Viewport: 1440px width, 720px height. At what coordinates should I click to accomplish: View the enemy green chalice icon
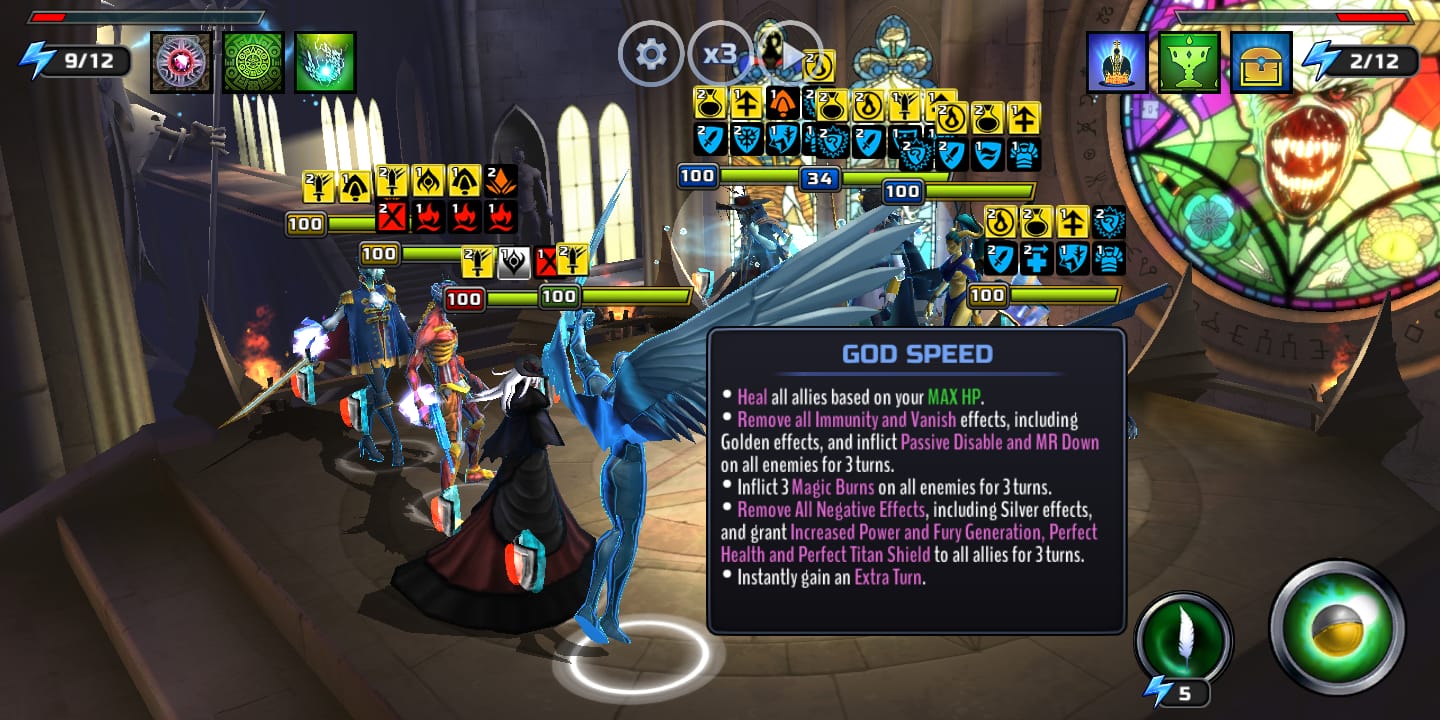pyautogui.click(x=1189, y=62)
